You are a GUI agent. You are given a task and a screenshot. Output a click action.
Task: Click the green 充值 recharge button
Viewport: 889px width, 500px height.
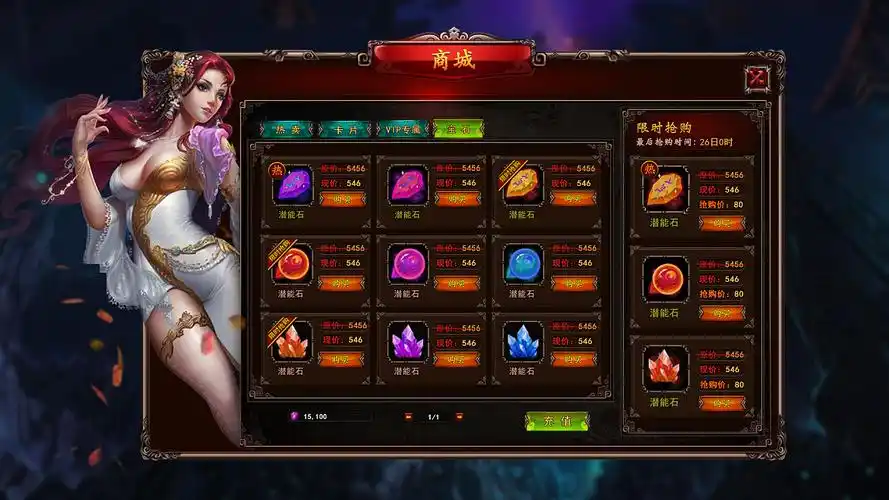point(557,421)
